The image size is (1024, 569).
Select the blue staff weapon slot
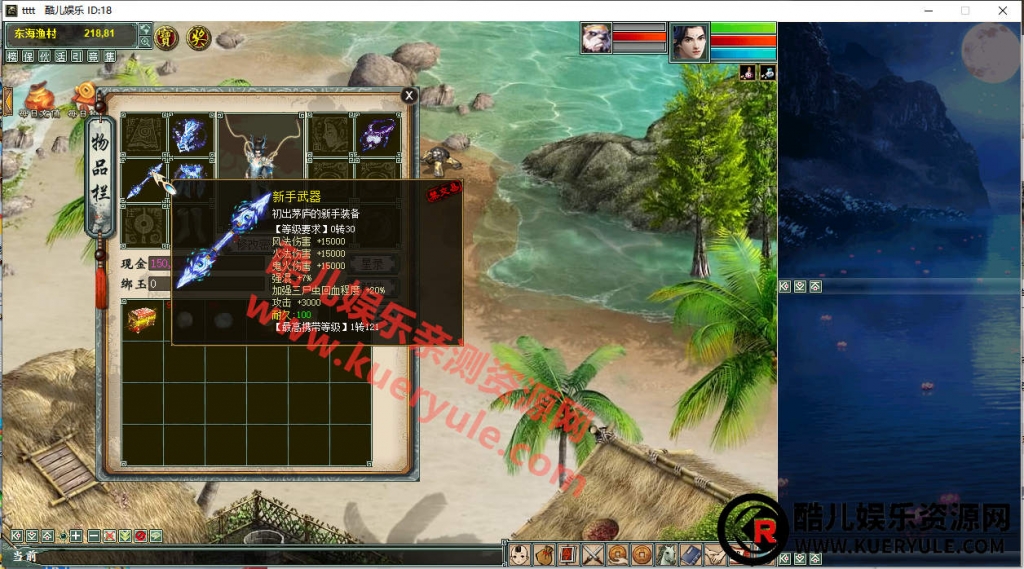146,181
